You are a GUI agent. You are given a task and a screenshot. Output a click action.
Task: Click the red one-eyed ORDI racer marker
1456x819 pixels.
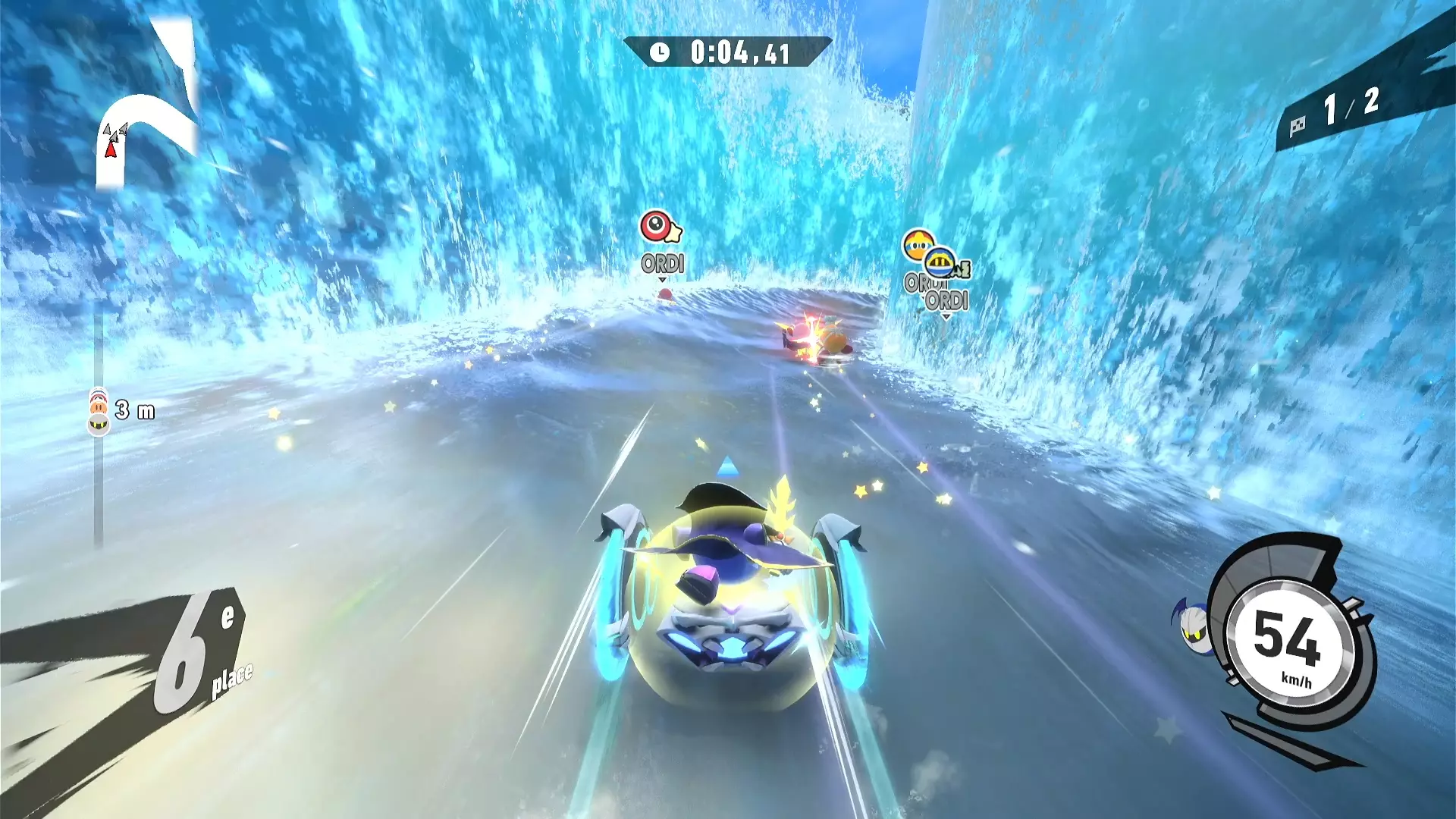[657, 227]
